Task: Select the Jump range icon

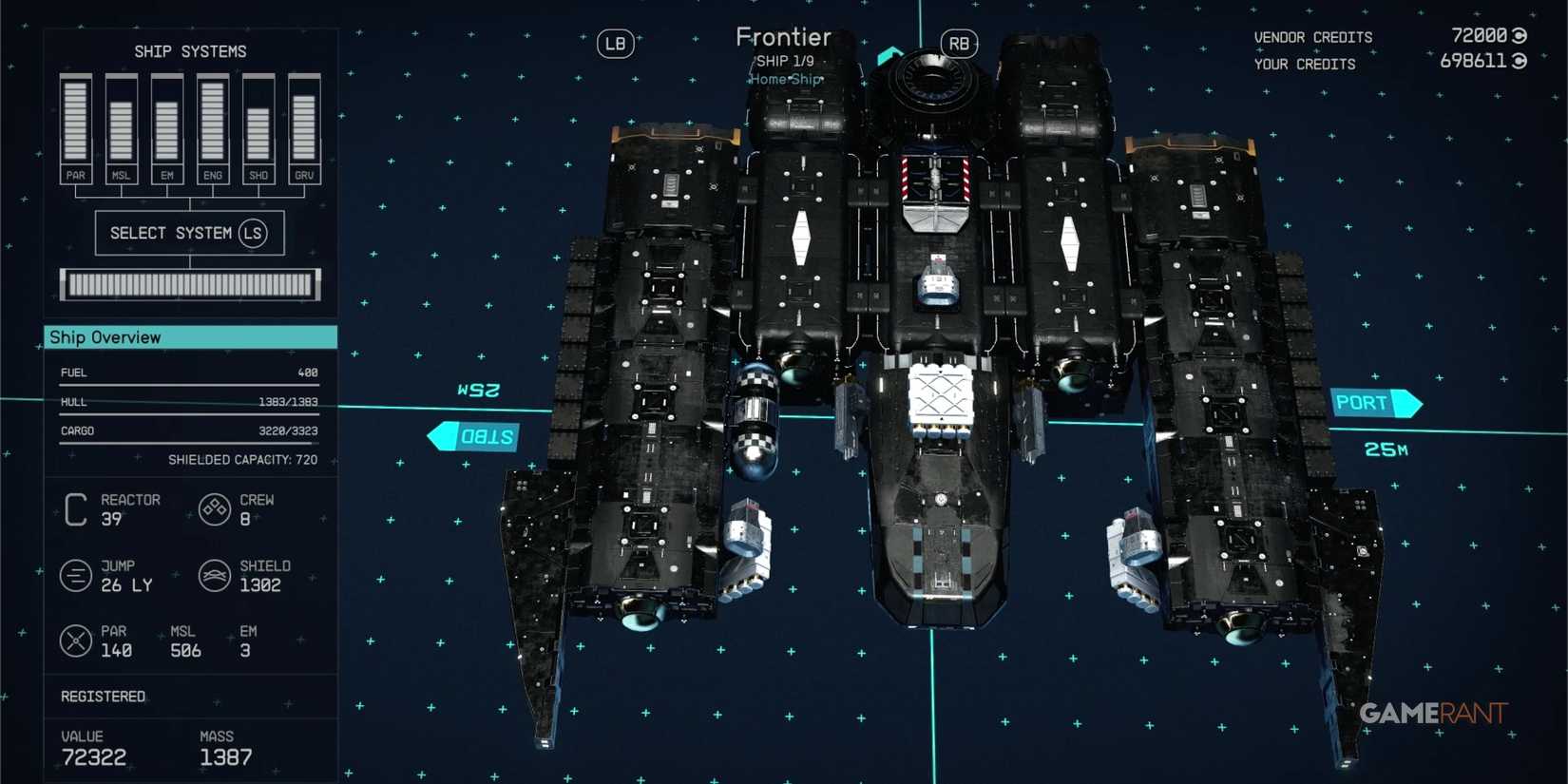Action: (75, 575)
